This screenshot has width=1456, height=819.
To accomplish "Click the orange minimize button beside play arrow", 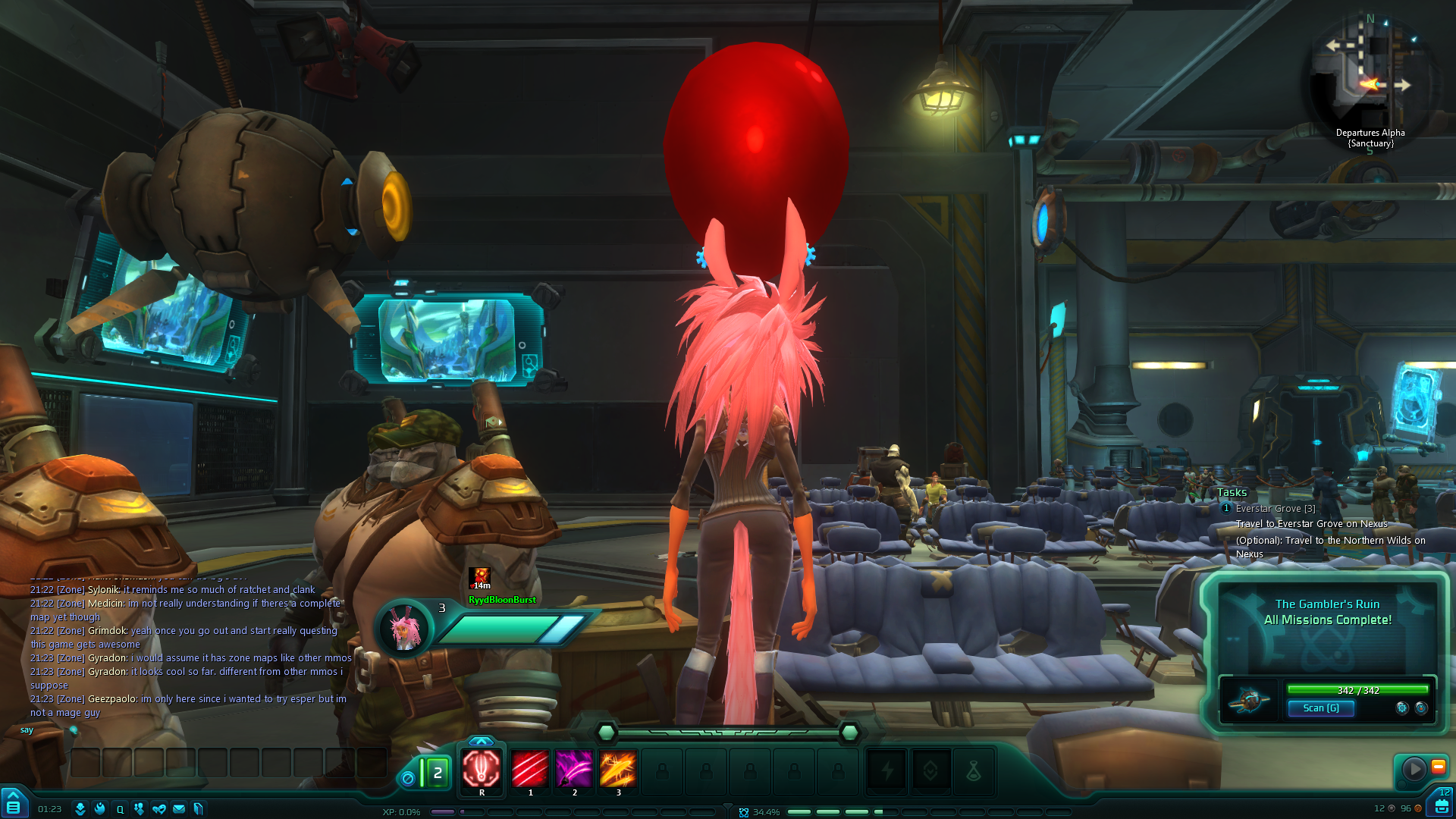I will (1438, 767).
